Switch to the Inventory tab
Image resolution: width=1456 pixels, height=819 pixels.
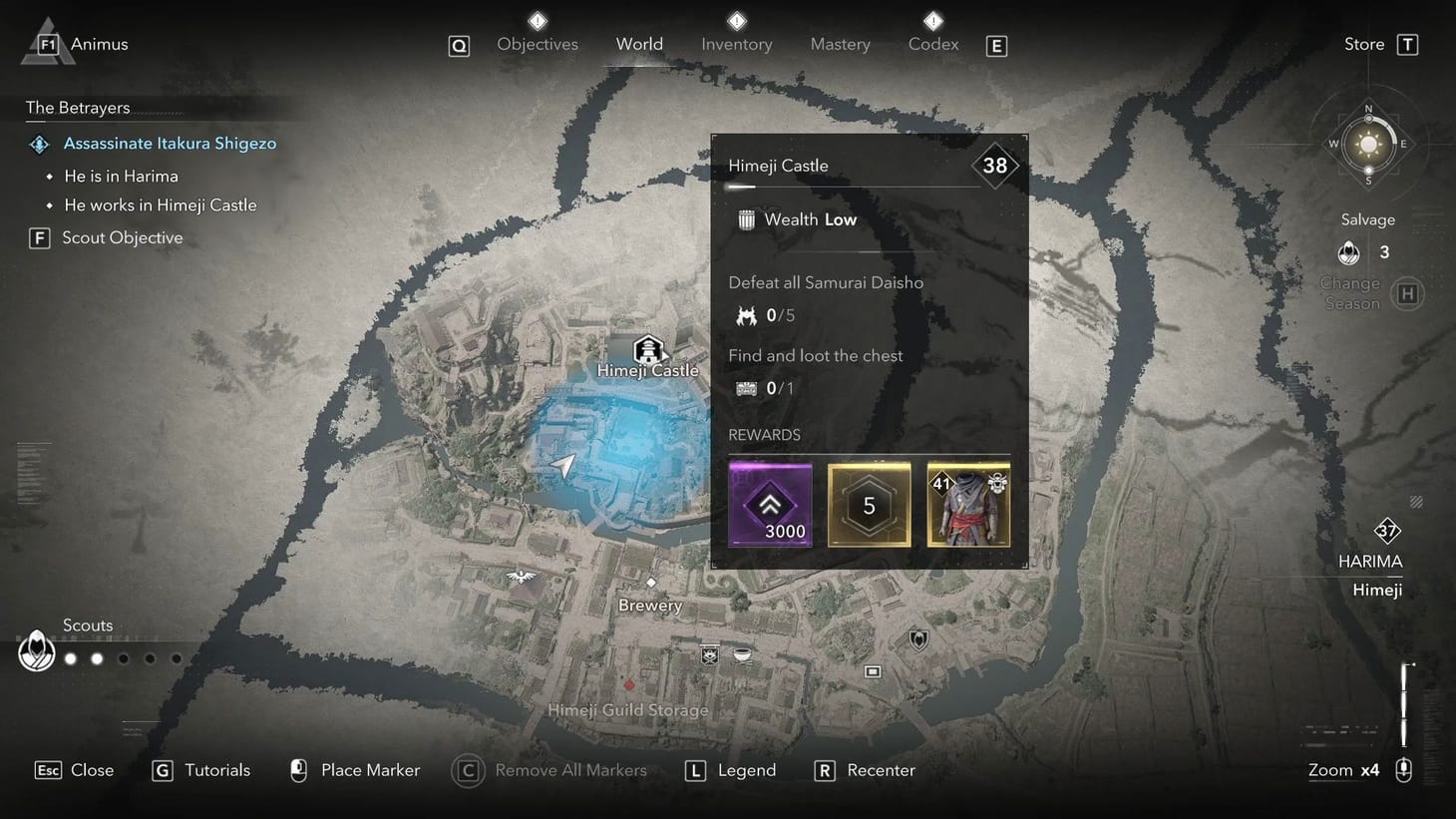click(736, 43)
